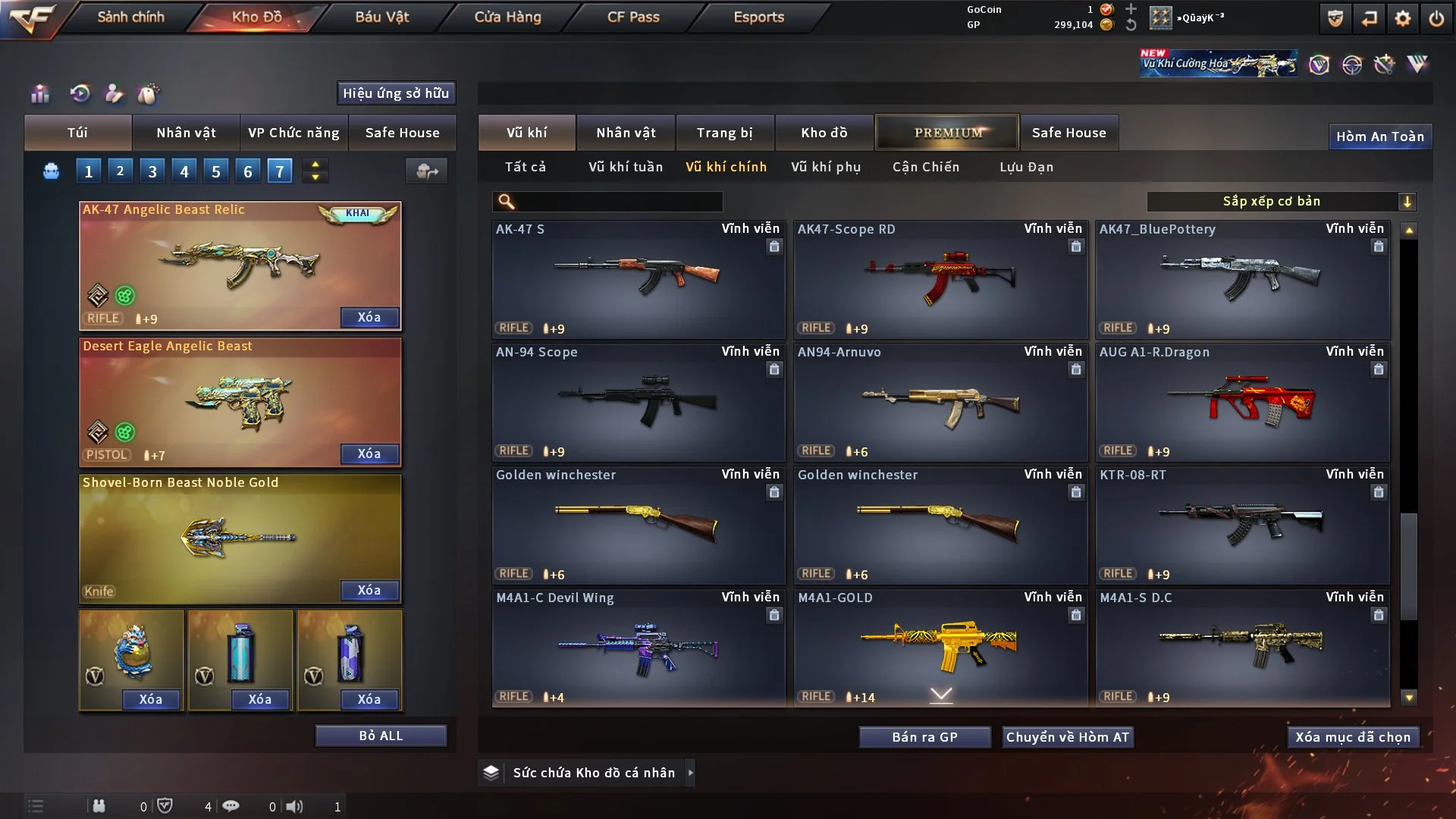This screenshot has width=1456, height=819.
Task: Select the Vũ khí phụ filter
Action: [826, 167]
